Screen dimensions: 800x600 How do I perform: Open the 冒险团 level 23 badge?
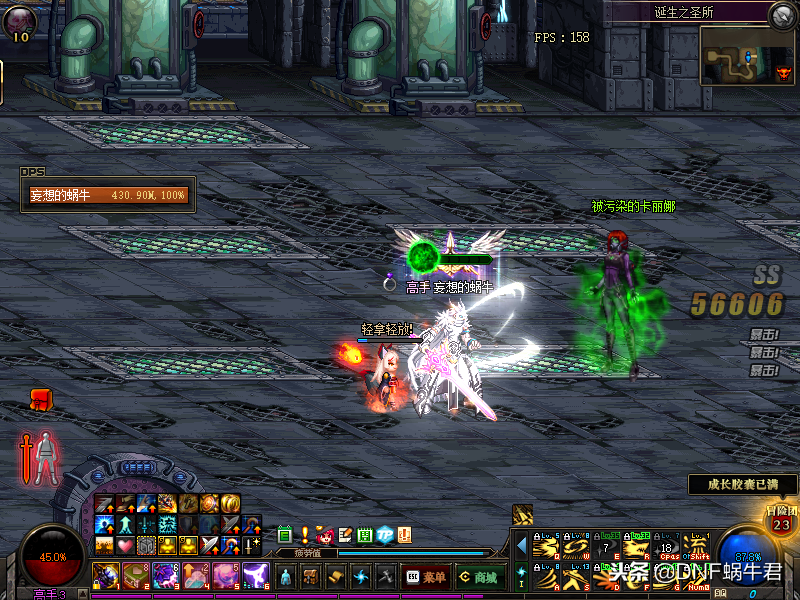click(x=781, y=519)
